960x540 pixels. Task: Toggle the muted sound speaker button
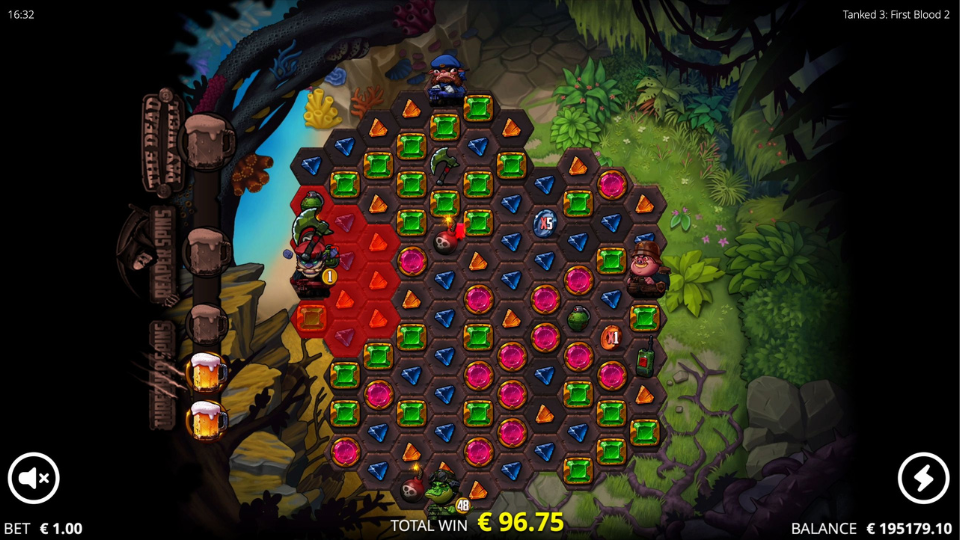(34, 478)
